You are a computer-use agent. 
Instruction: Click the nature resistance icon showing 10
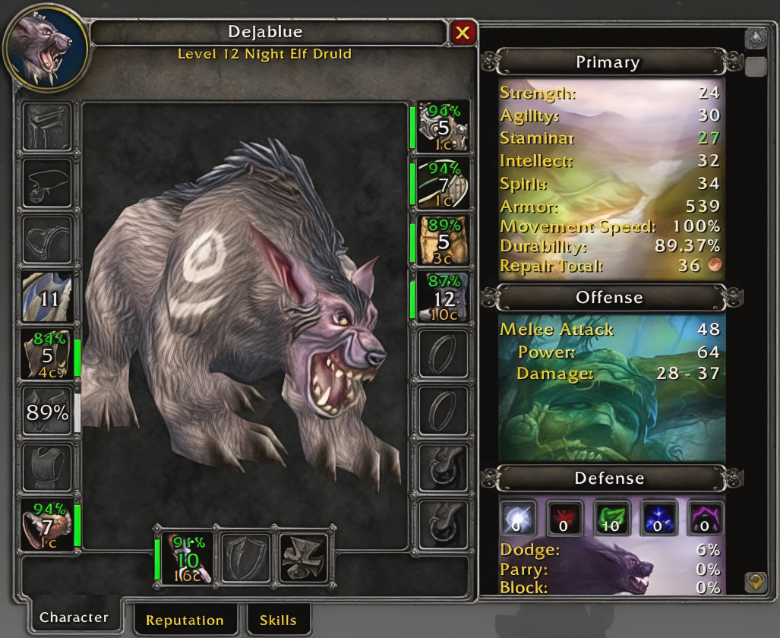(x=611, y=519)
